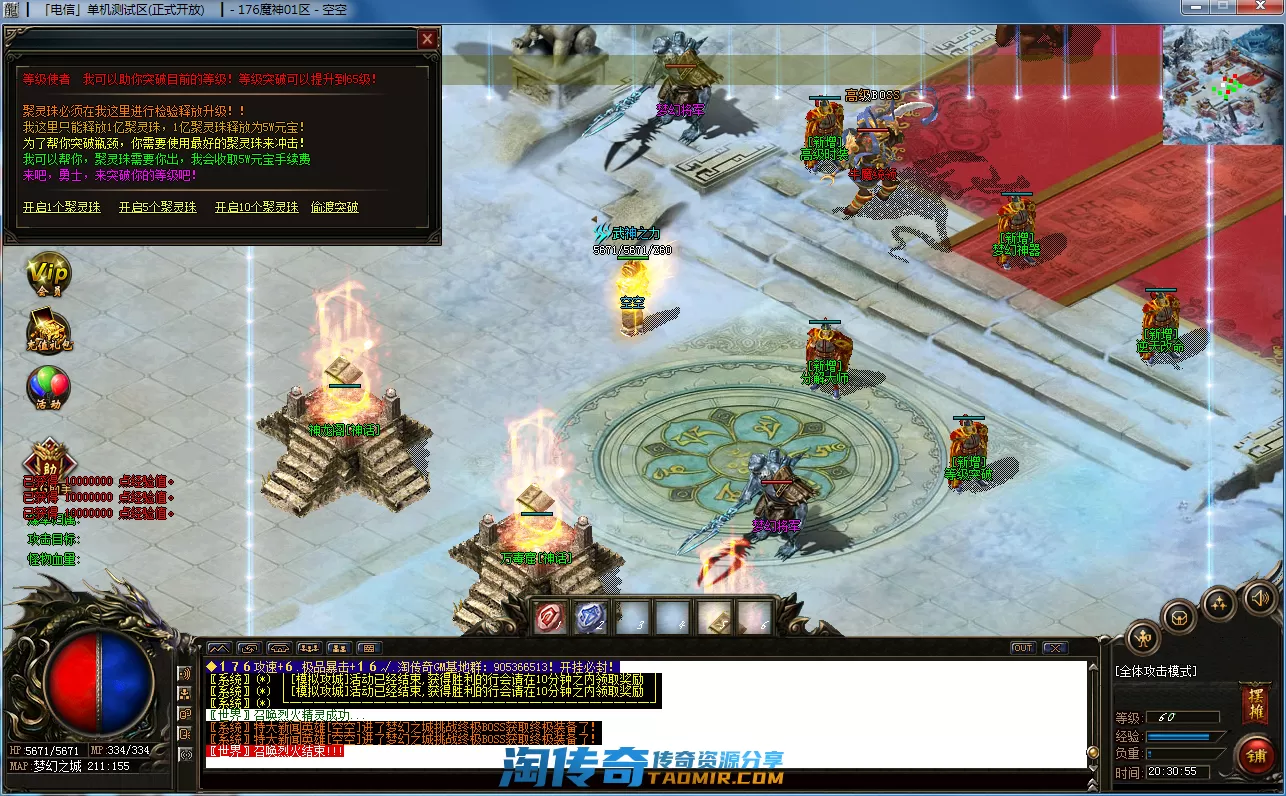Image resolution: width=1286 pixels, height=796 pixels.
Task: Use the red potion hotbar slot
Action: (x=550, y=617)
